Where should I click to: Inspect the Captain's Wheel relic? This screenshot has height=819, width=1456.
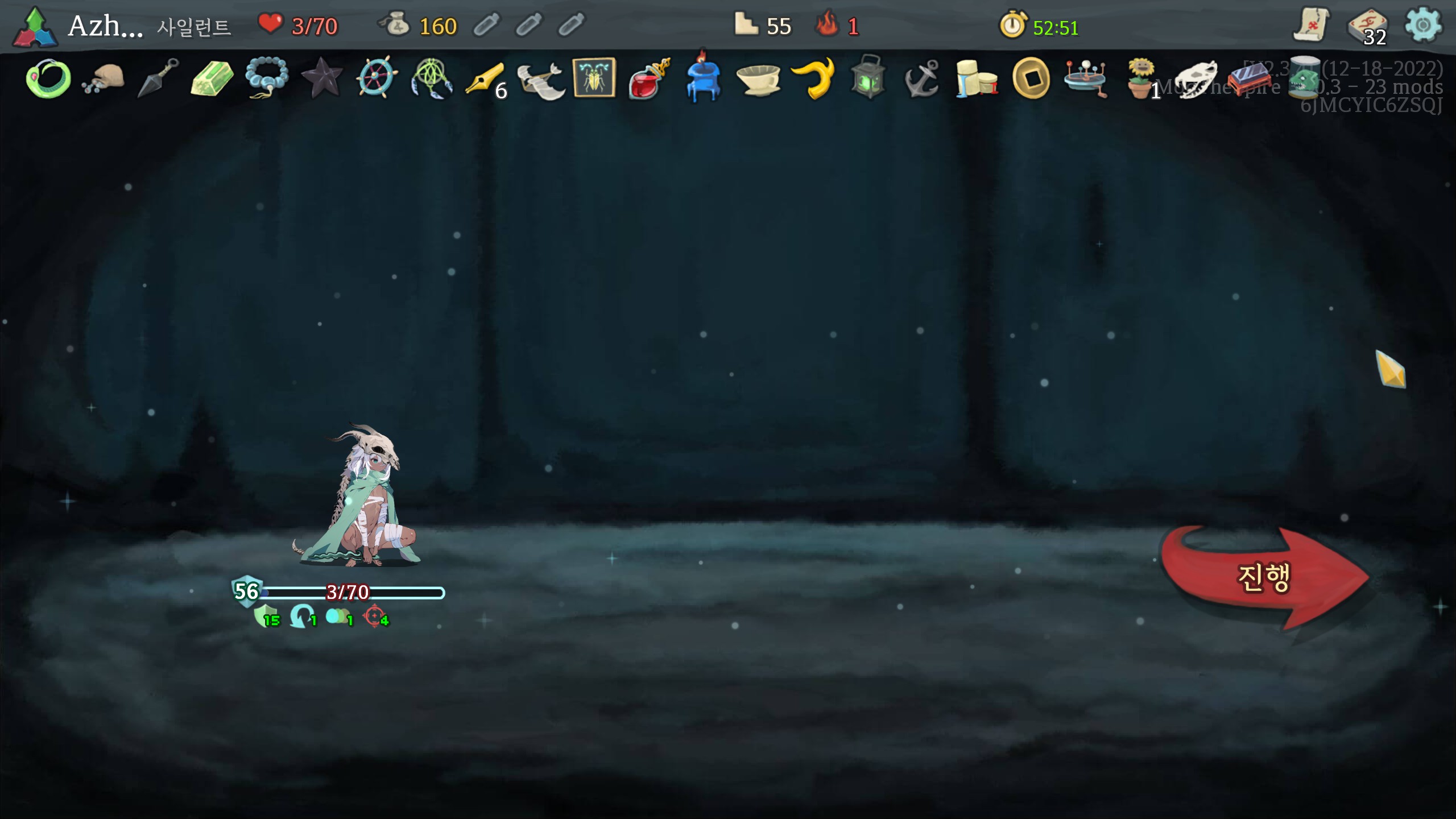[x=376, y=78]
